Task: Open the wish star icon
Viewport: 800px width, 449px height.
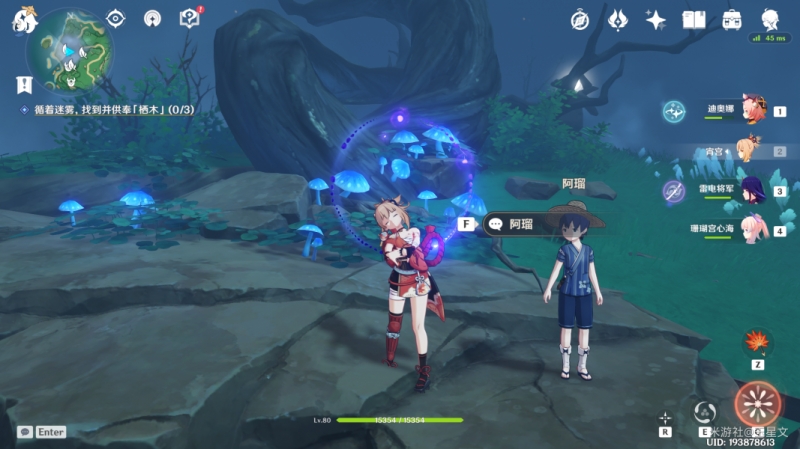Action: 656,19
